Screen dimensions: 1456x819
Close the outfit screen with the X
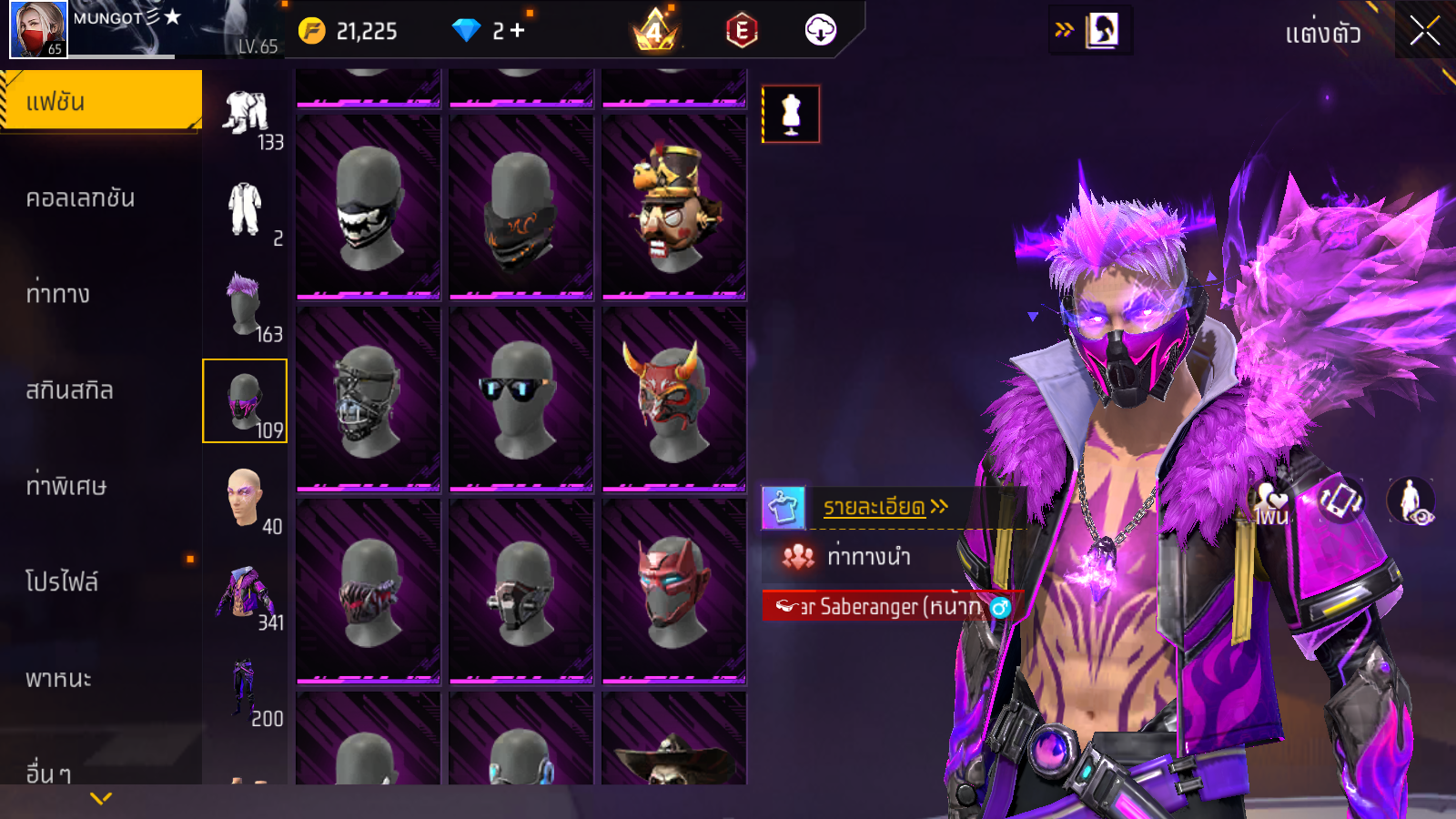tap(1424, 32)
